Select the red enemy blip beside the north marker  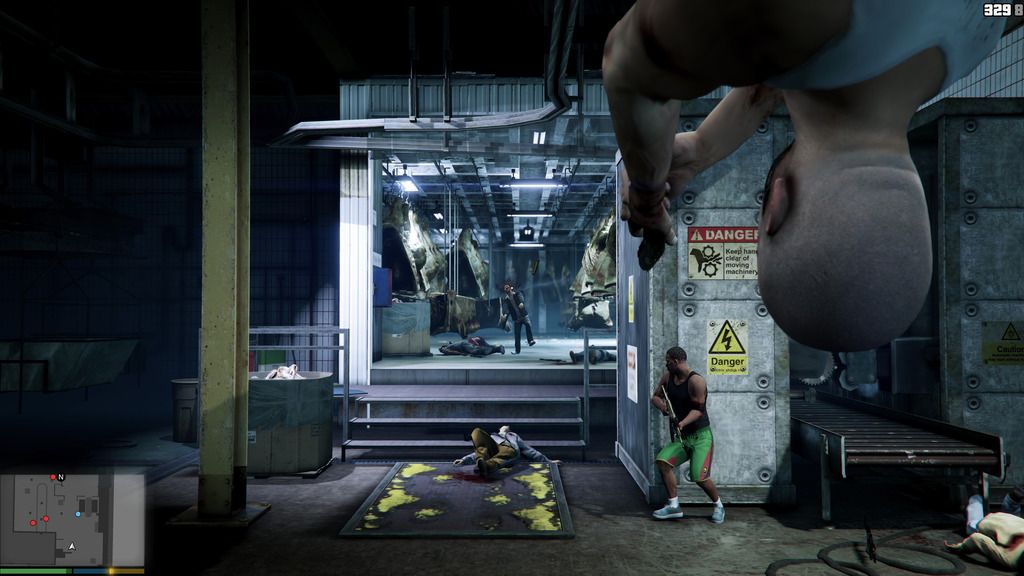click(x=52, y=477)
